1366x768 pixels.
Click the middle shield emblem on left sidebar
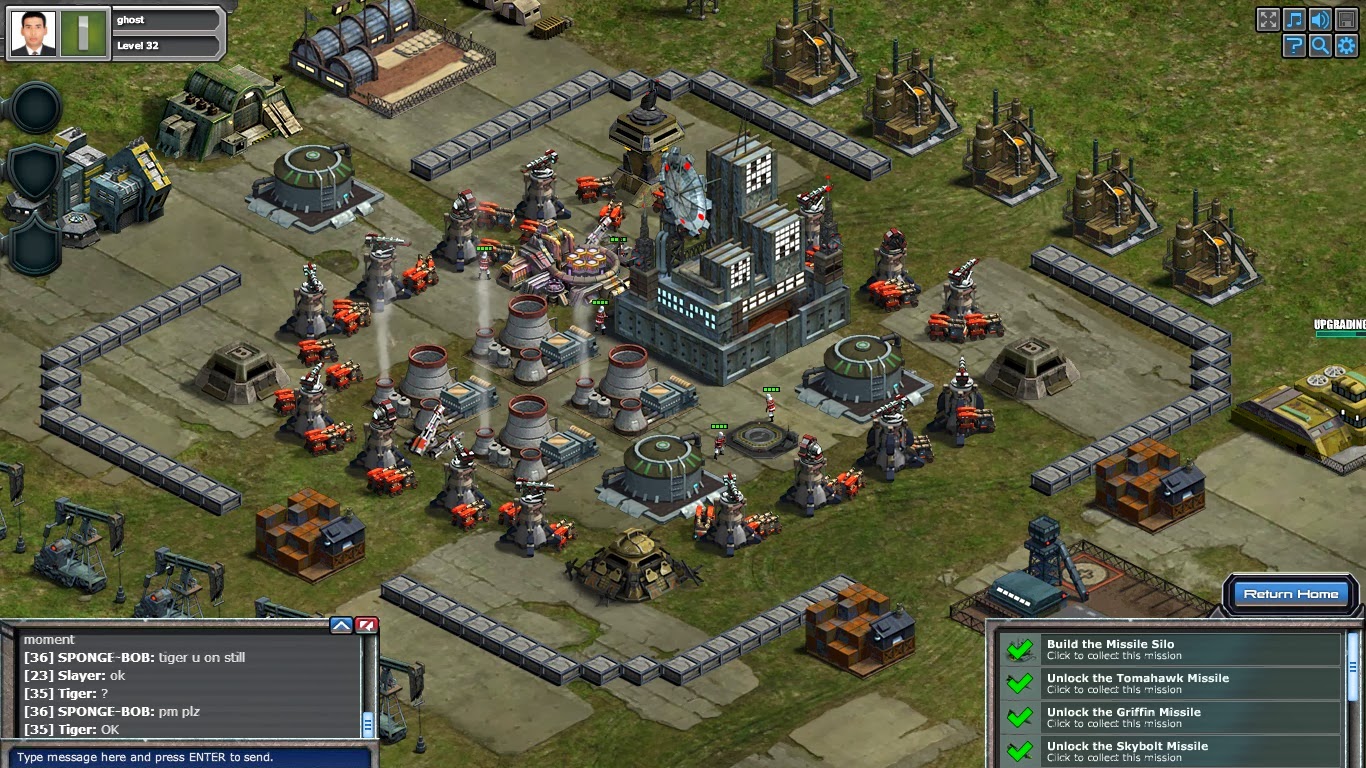coord(33,169)
